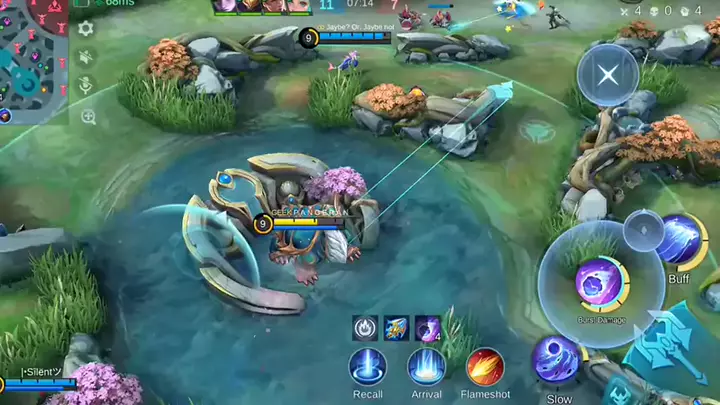Cast the Slow skill
Viewport: 720px width, 405px height.
pyautogui.click(x=556, y=359)
